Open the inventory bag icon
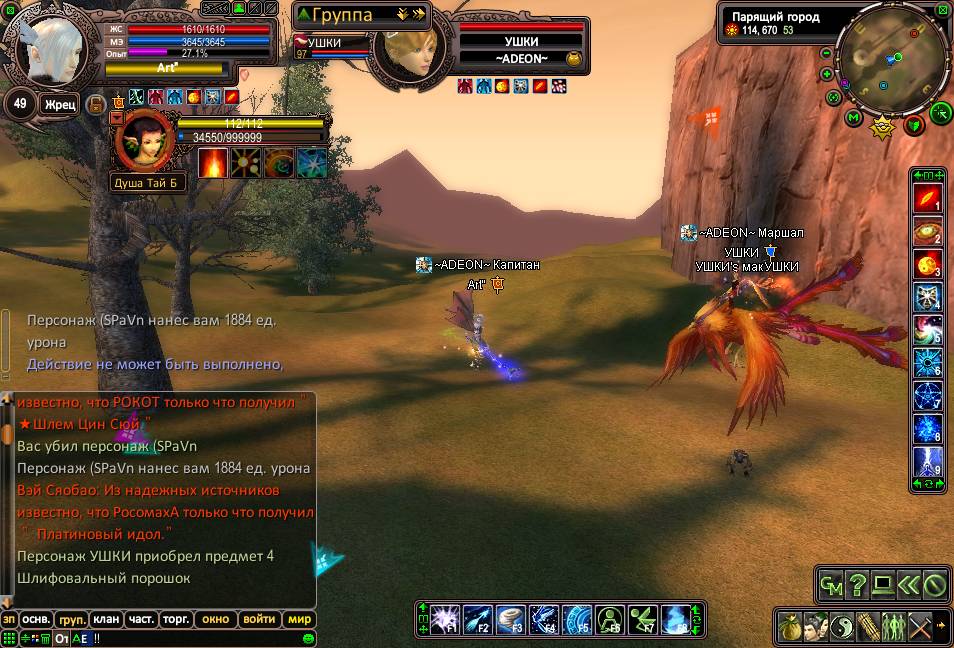The image size is (954, 648). coord(791,626)
